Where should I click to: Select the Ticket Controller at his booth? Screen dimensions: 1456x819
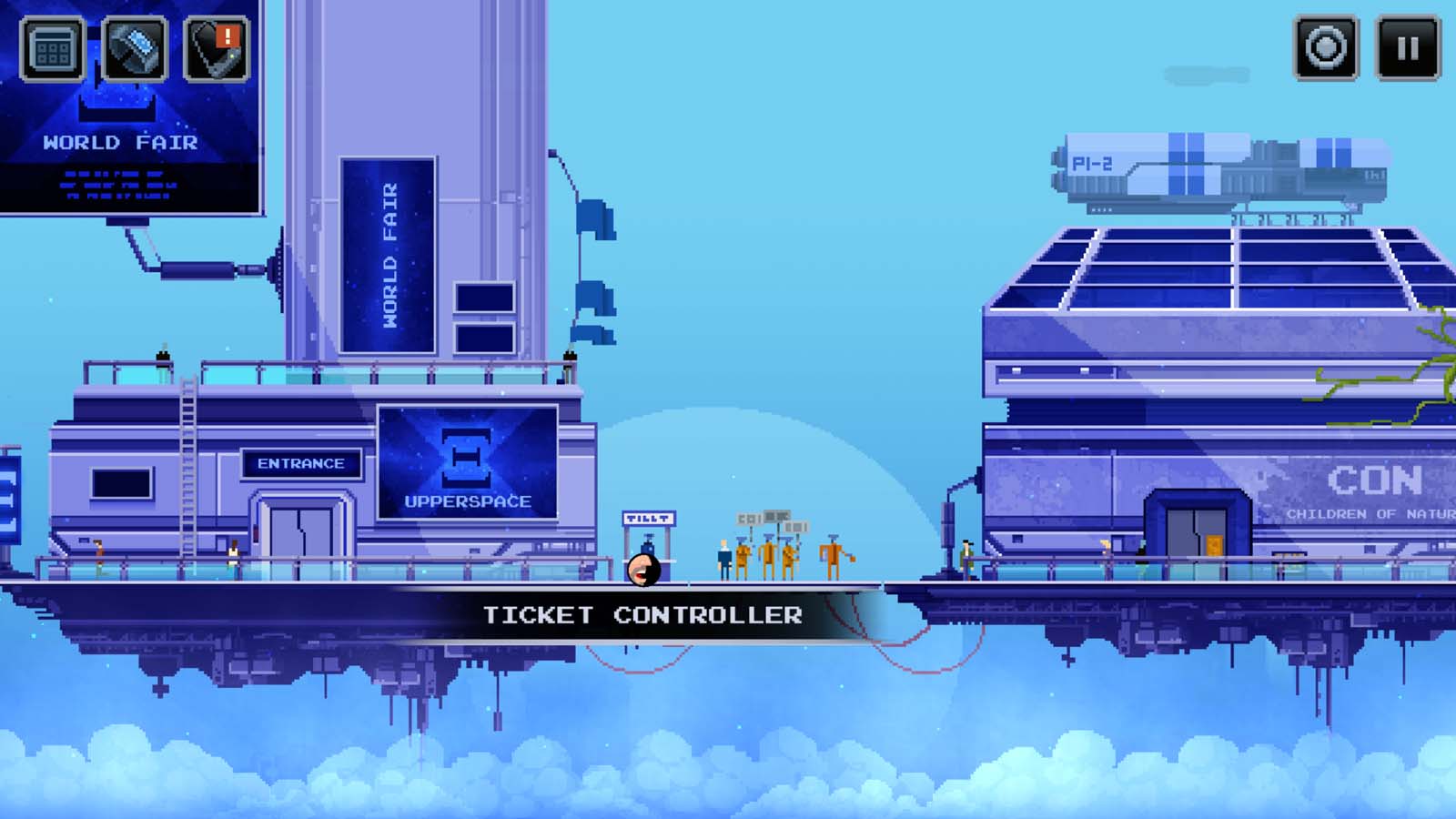pos(648,546)
